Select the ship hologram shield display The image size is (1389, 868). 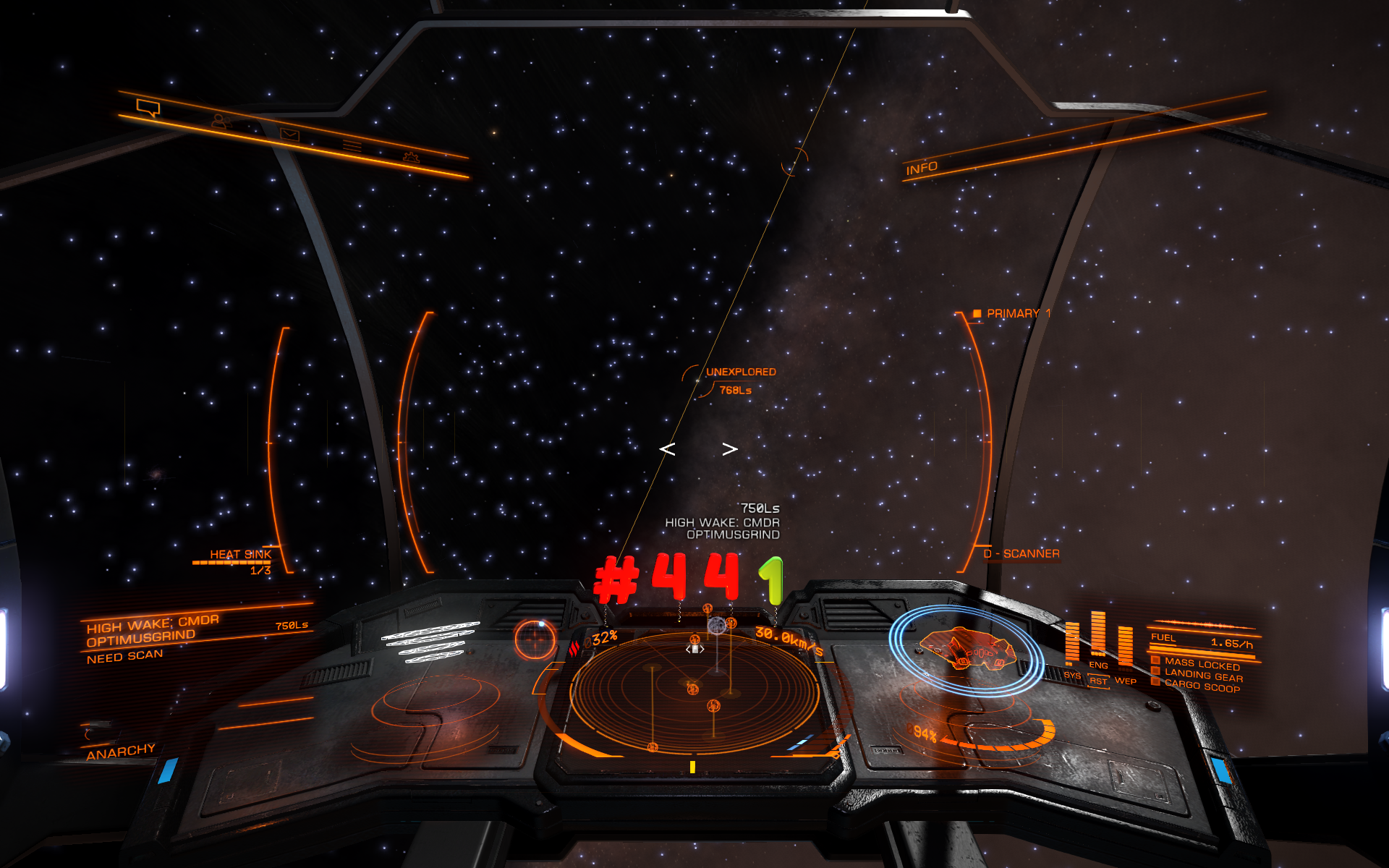pos(966,649)
